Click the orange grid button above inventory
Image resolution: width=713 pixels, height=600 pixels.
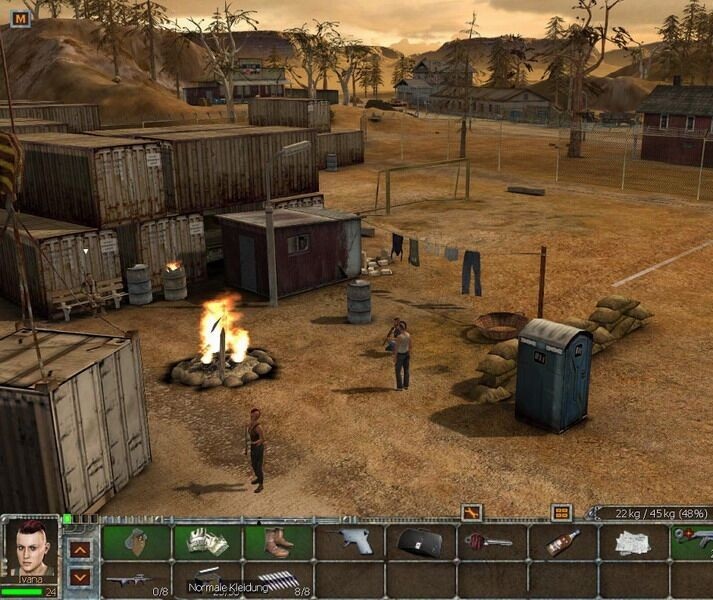click(562, 513)
